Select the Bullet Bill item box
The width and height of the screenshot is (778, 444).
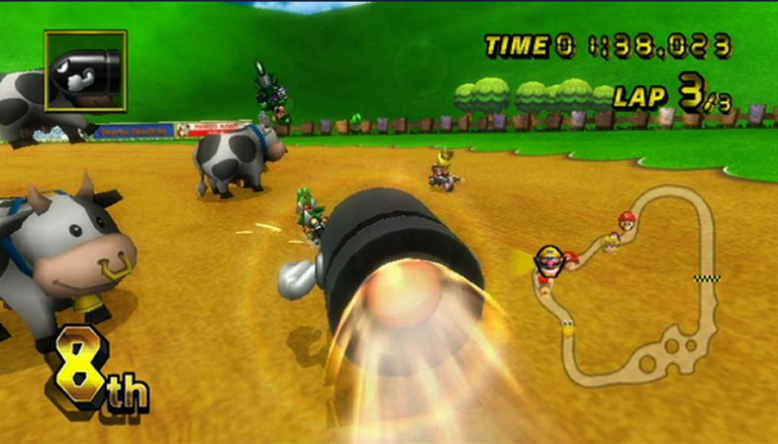coord(85,70)
